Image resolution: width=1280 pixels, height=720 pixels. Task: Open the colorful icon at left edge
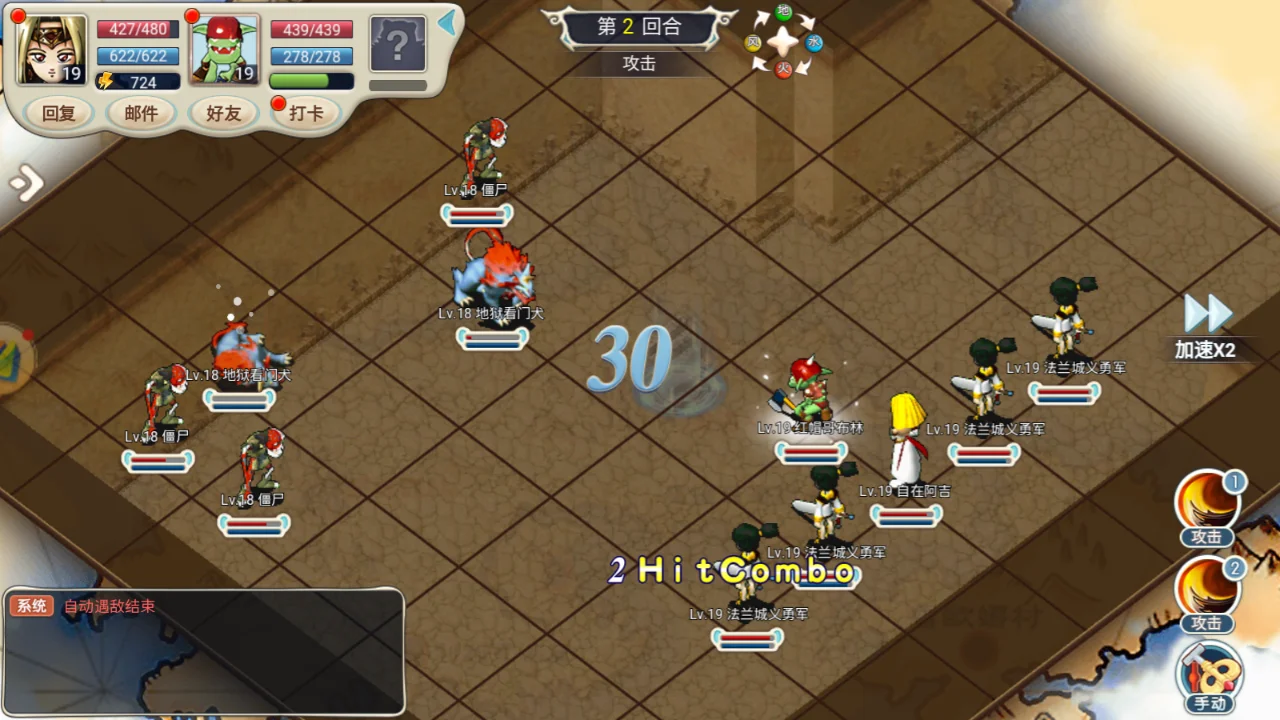[14, 358]
